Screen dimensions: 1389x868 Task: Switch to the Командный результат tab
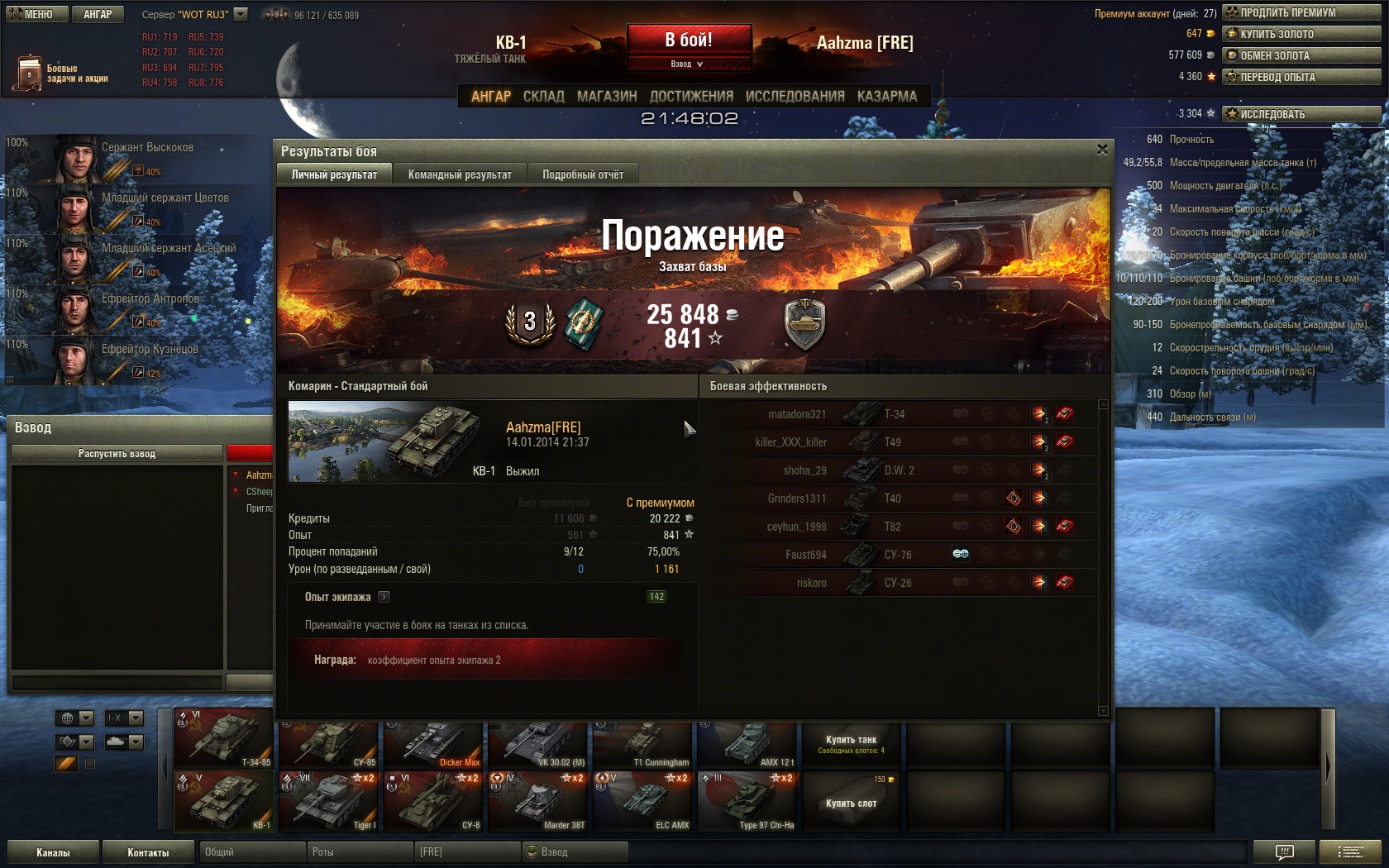click(460, 174)
